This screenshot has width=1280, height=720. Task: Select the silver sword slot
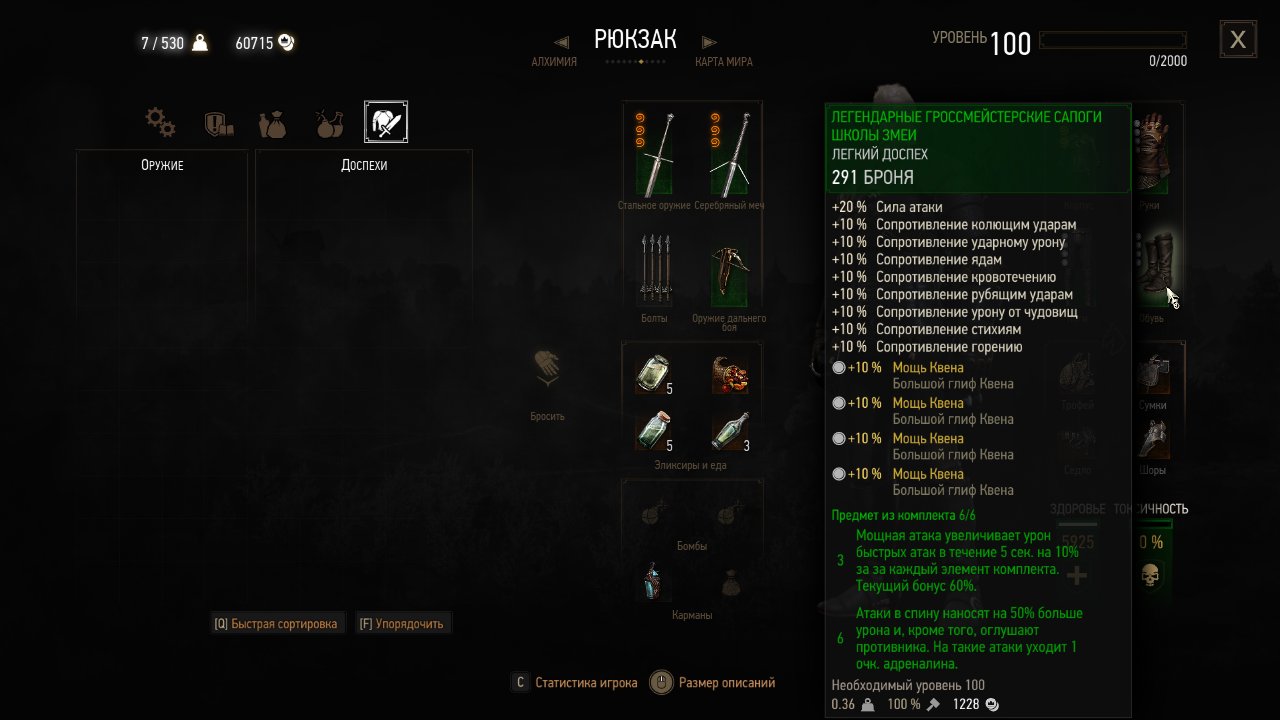pyautogui.click(x=729, y=154)
